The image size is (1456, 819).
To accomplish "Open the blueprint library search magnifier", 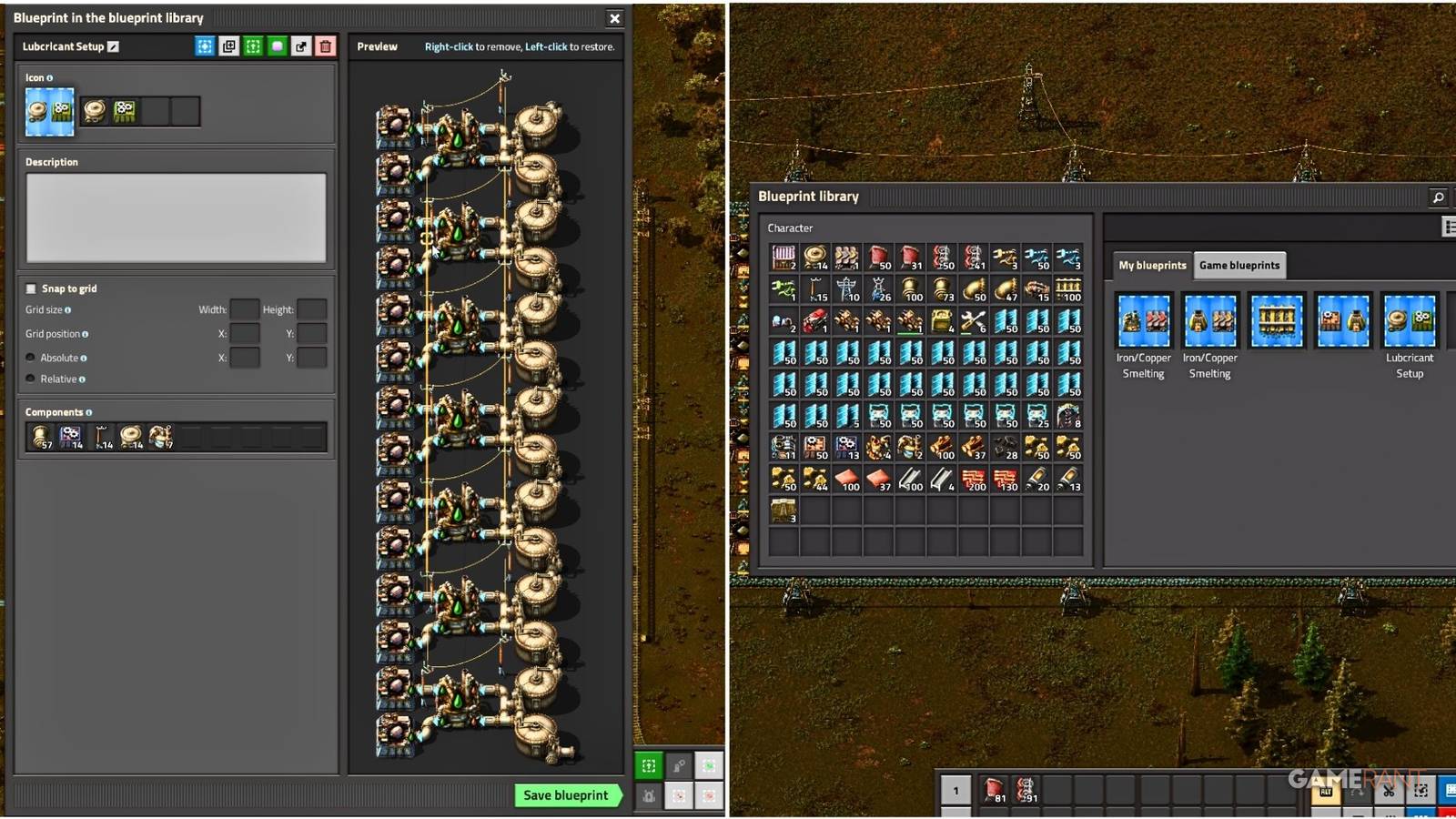I will pyautogui.click(x=1438, y=197).
